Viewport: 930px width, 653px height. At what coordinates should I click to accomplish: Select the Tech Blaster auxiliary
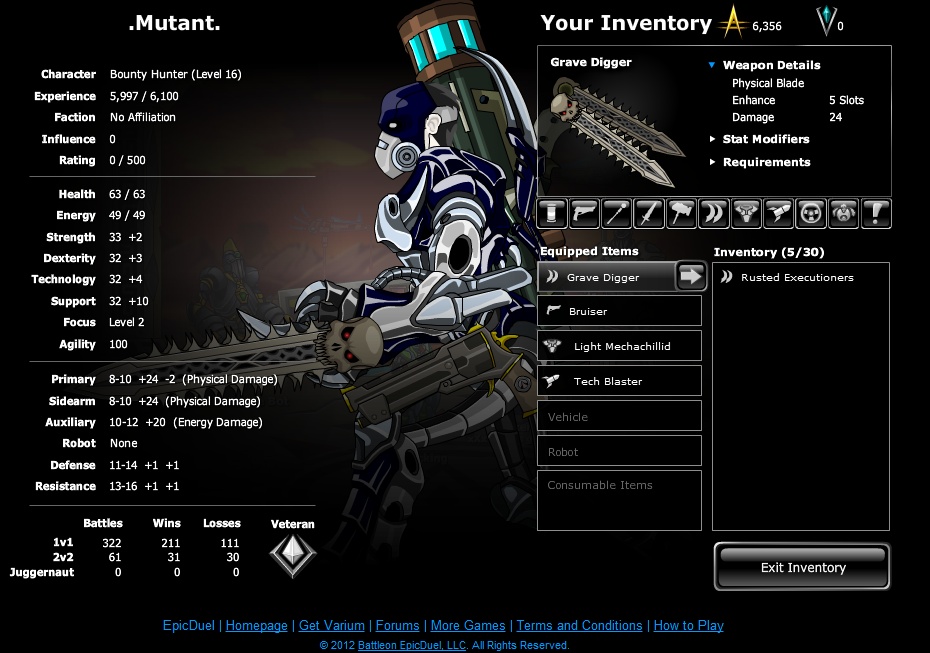click(x=619, y=381)
